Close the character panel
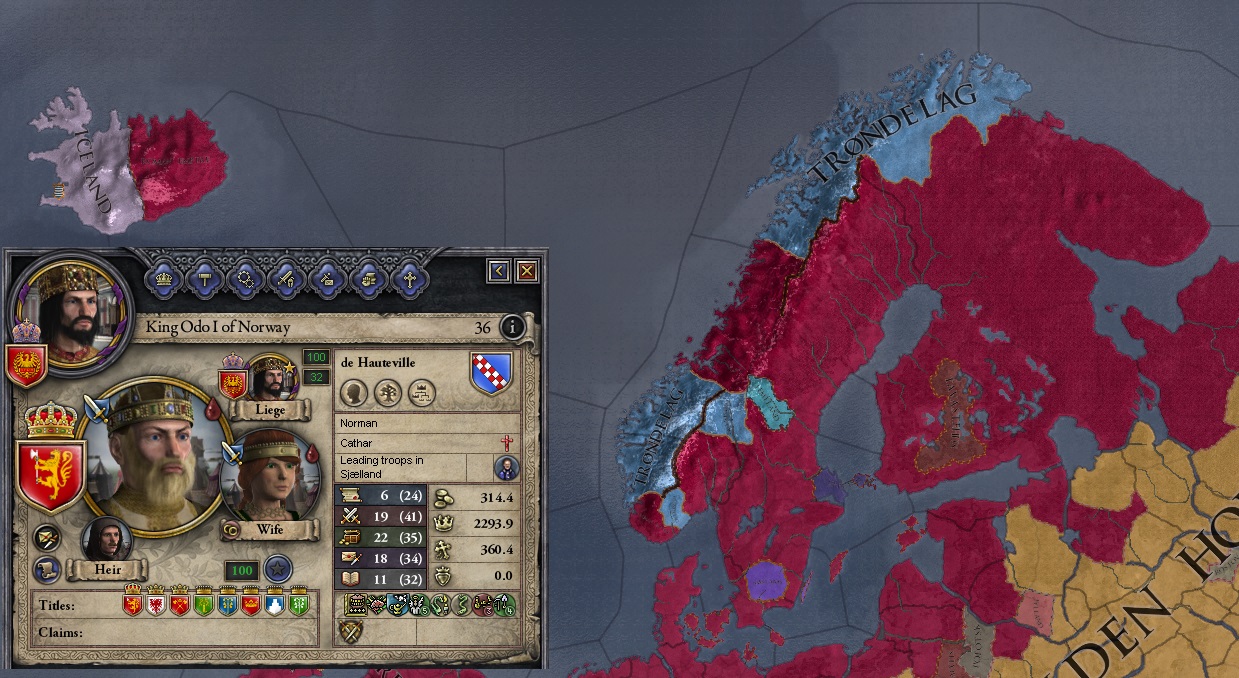The image size is (1239, 678). (x=526, y=270)
